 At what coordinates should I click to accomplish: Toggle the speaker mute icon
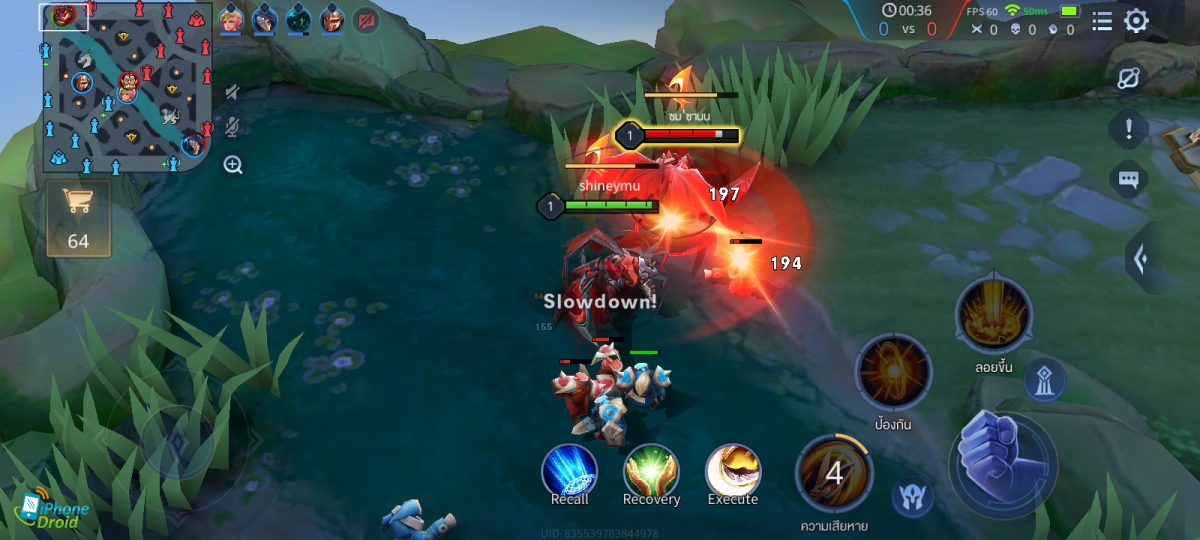[x=233, y=93]
